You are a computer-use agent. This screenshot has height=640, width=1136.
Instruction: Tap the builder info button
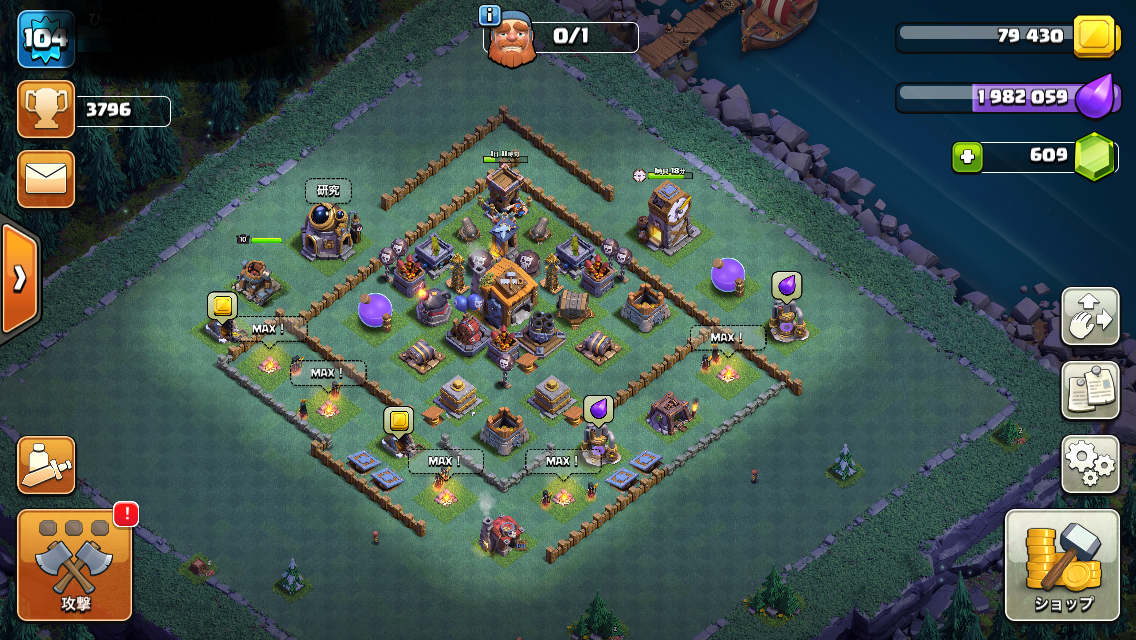(490, 15)
